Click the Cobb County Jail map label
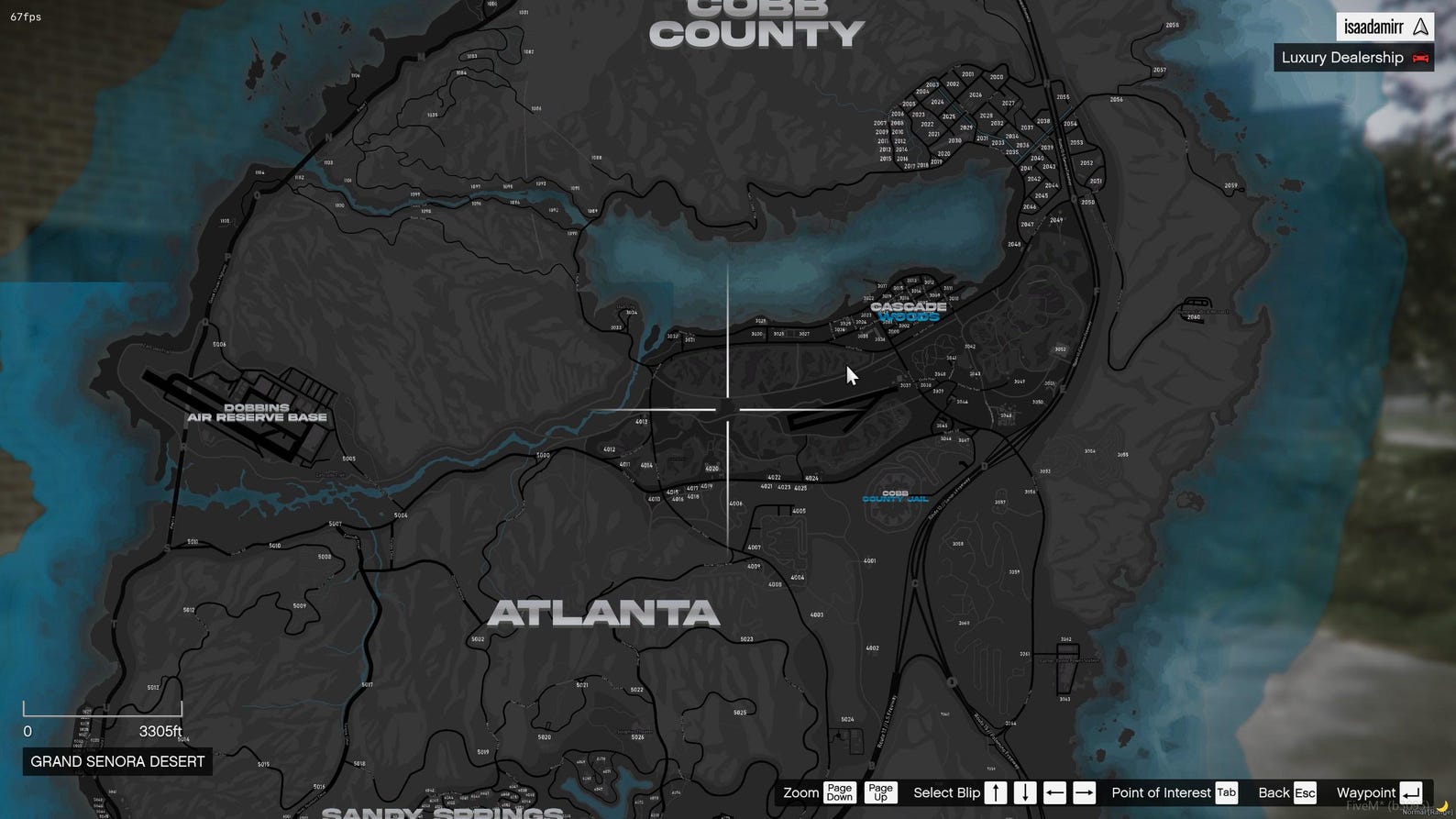Screen dimensions: 1456x819 (x=896, y=498)
